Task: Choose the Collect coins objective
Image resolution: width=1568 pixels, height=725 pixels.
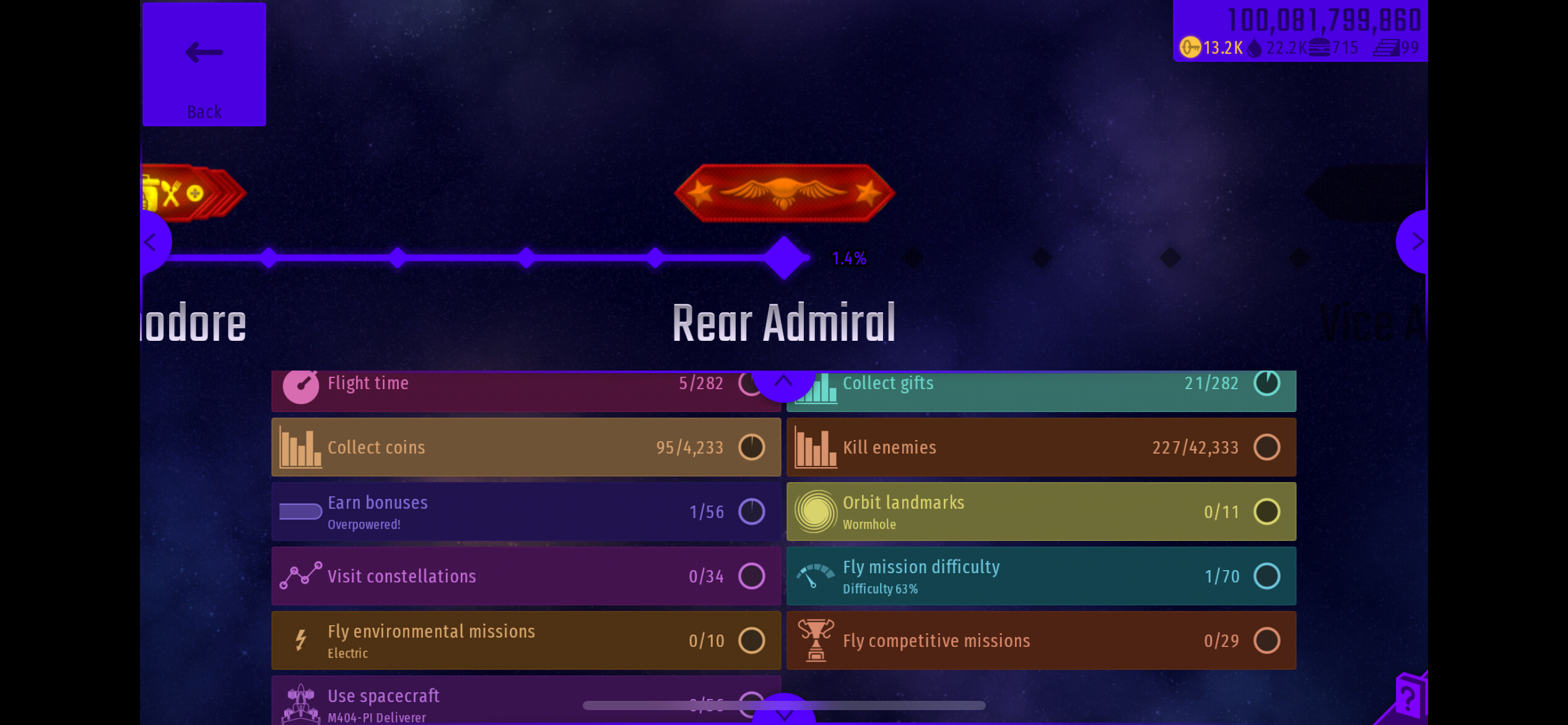Action: coord(525,447)
